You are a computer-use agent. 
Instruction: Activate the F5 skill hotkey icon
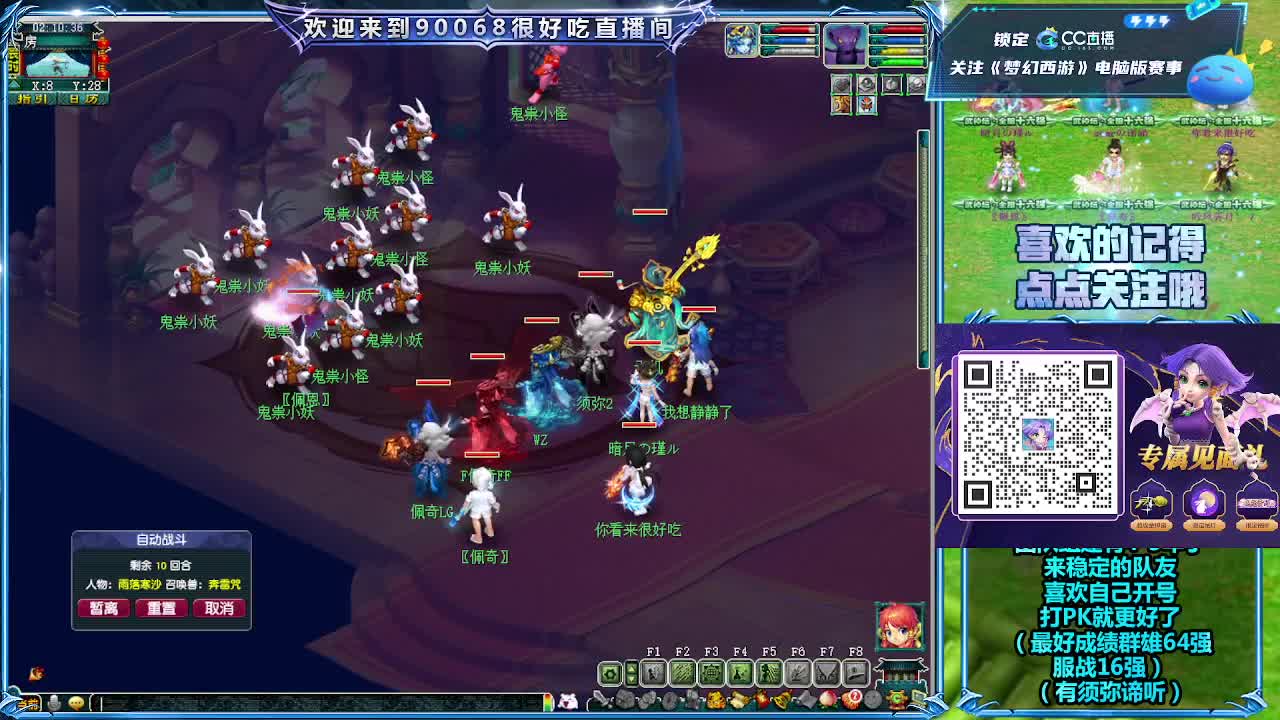[768, 673]
